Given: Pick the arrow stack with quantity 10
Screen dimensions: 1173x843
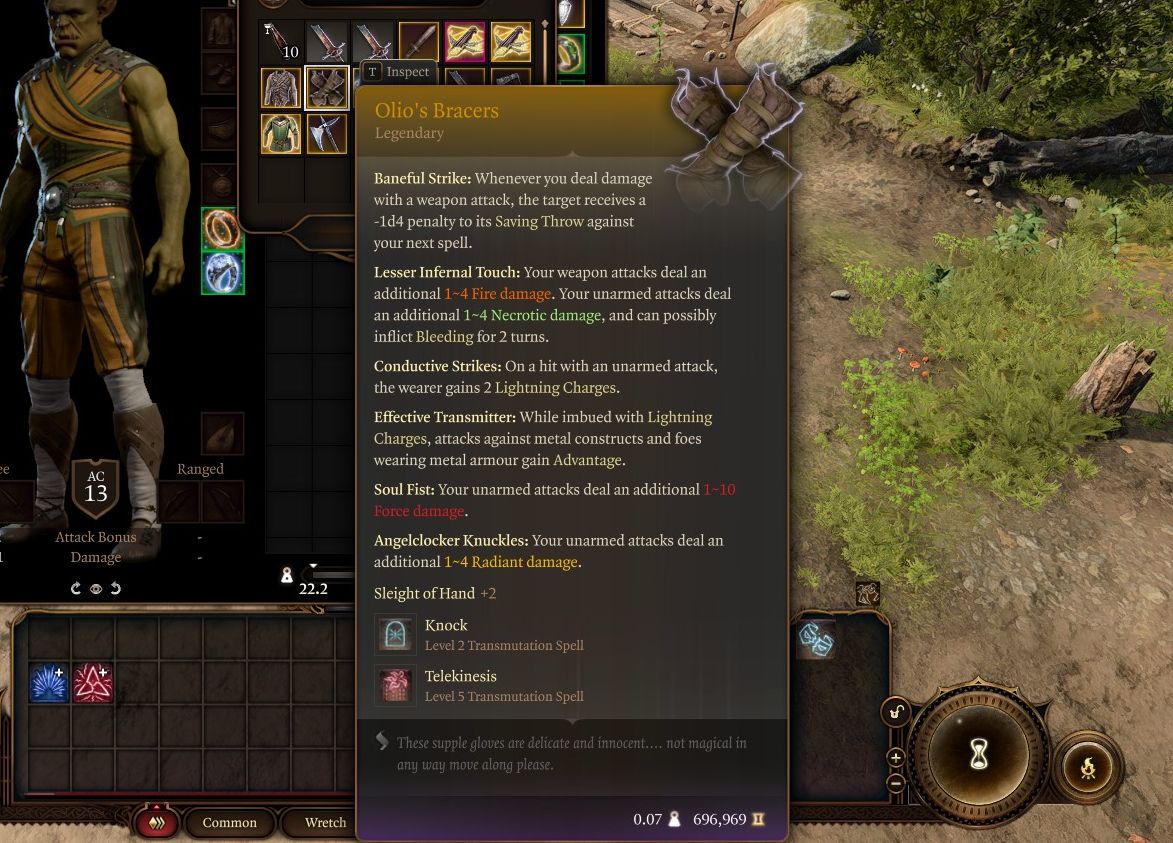Looking at the screenshot, I should click(x=281, y=42).
